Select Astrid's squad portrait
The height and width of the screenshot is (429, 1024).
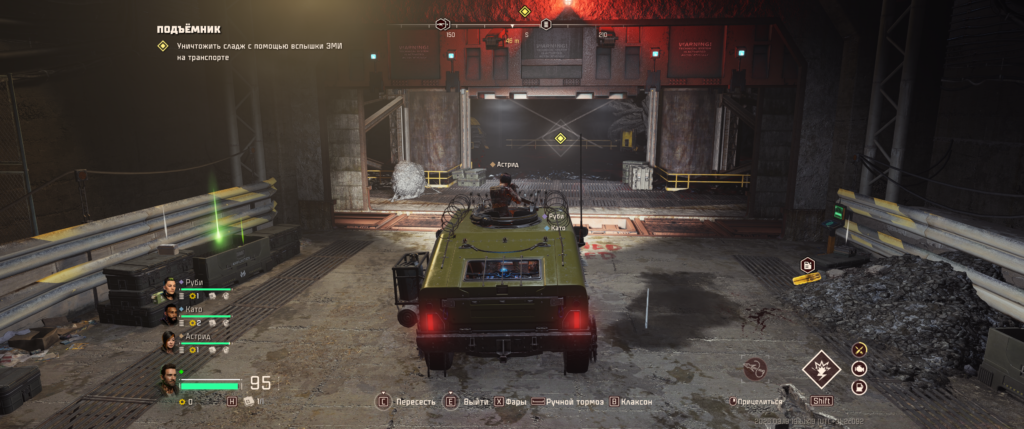tap(168, 342)
